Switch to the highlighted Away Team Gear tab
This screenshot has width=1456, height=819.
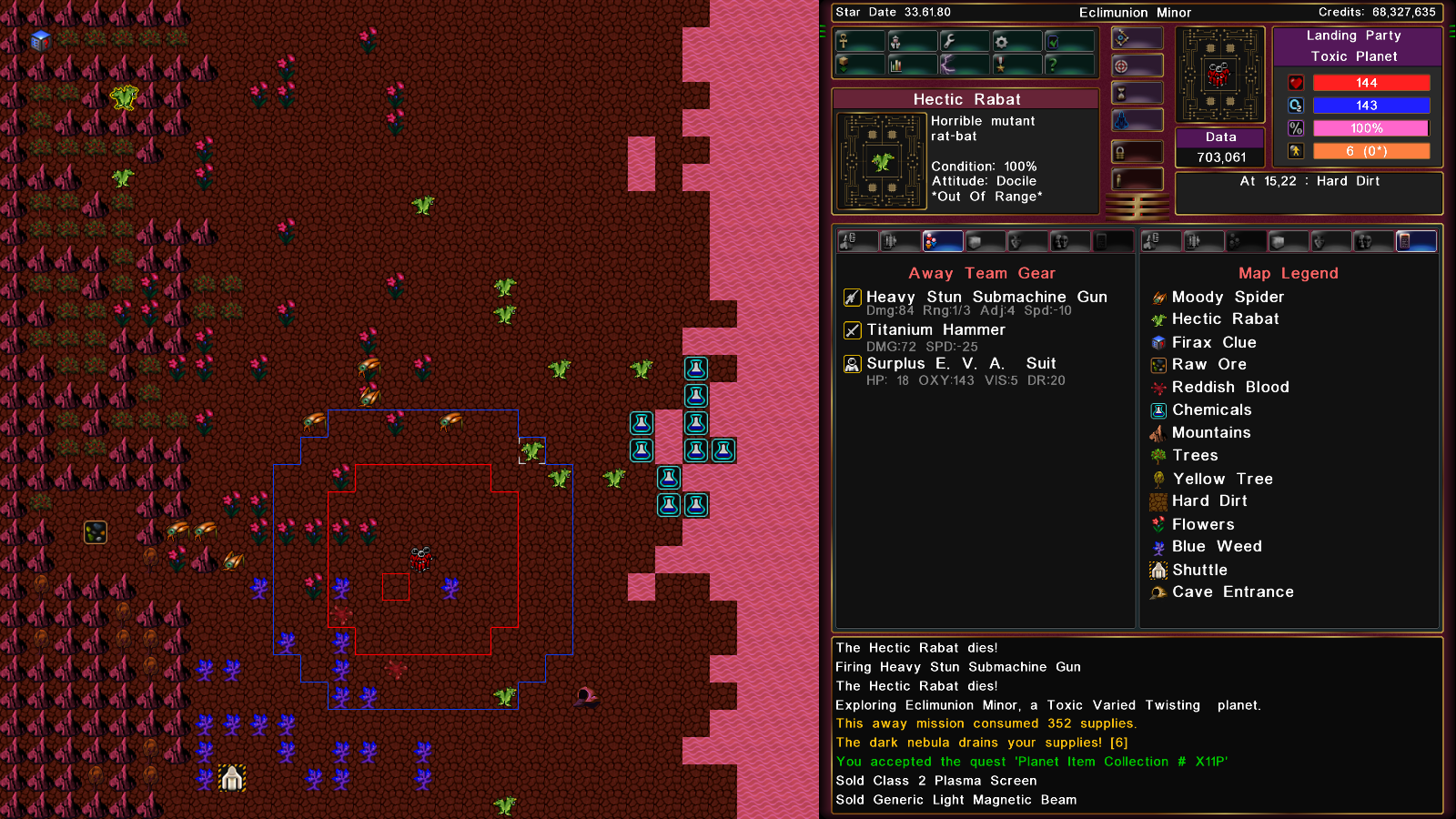tap(942, 241)
